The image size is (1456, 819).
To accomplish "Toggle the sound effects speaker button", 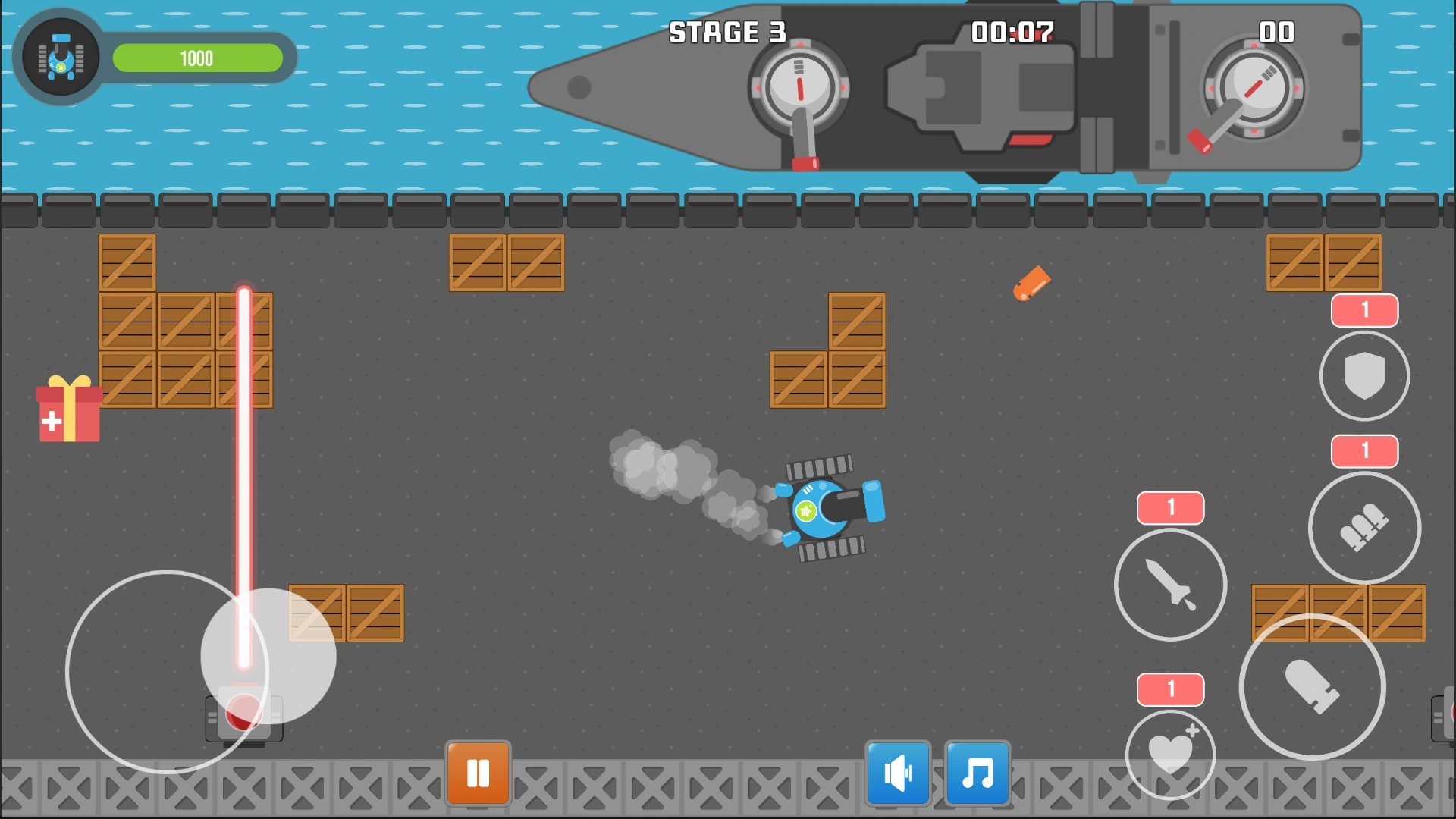I will click(898, 773).
